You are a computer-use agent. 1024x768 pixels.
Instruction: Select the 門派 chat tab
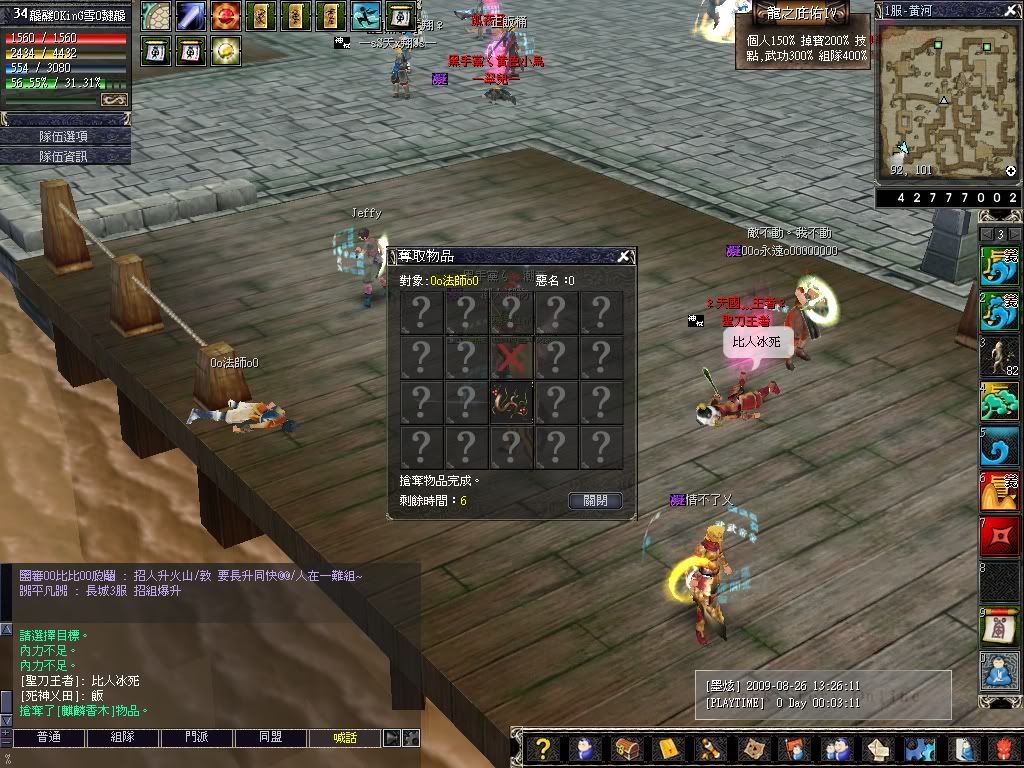tap(197, 738)
